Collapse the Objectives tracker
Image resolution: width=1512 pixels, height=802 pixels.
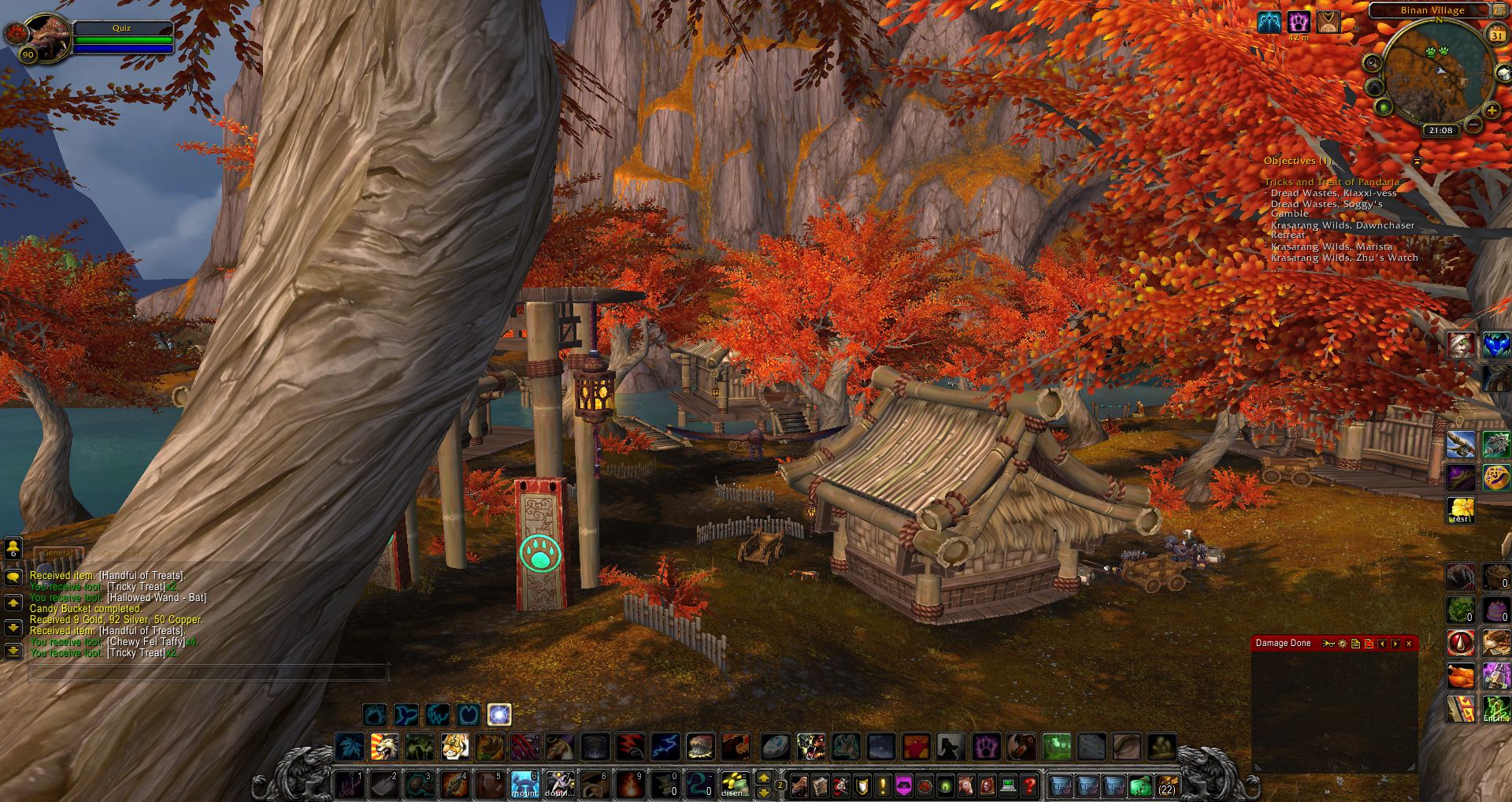[x=1417, y=161]
